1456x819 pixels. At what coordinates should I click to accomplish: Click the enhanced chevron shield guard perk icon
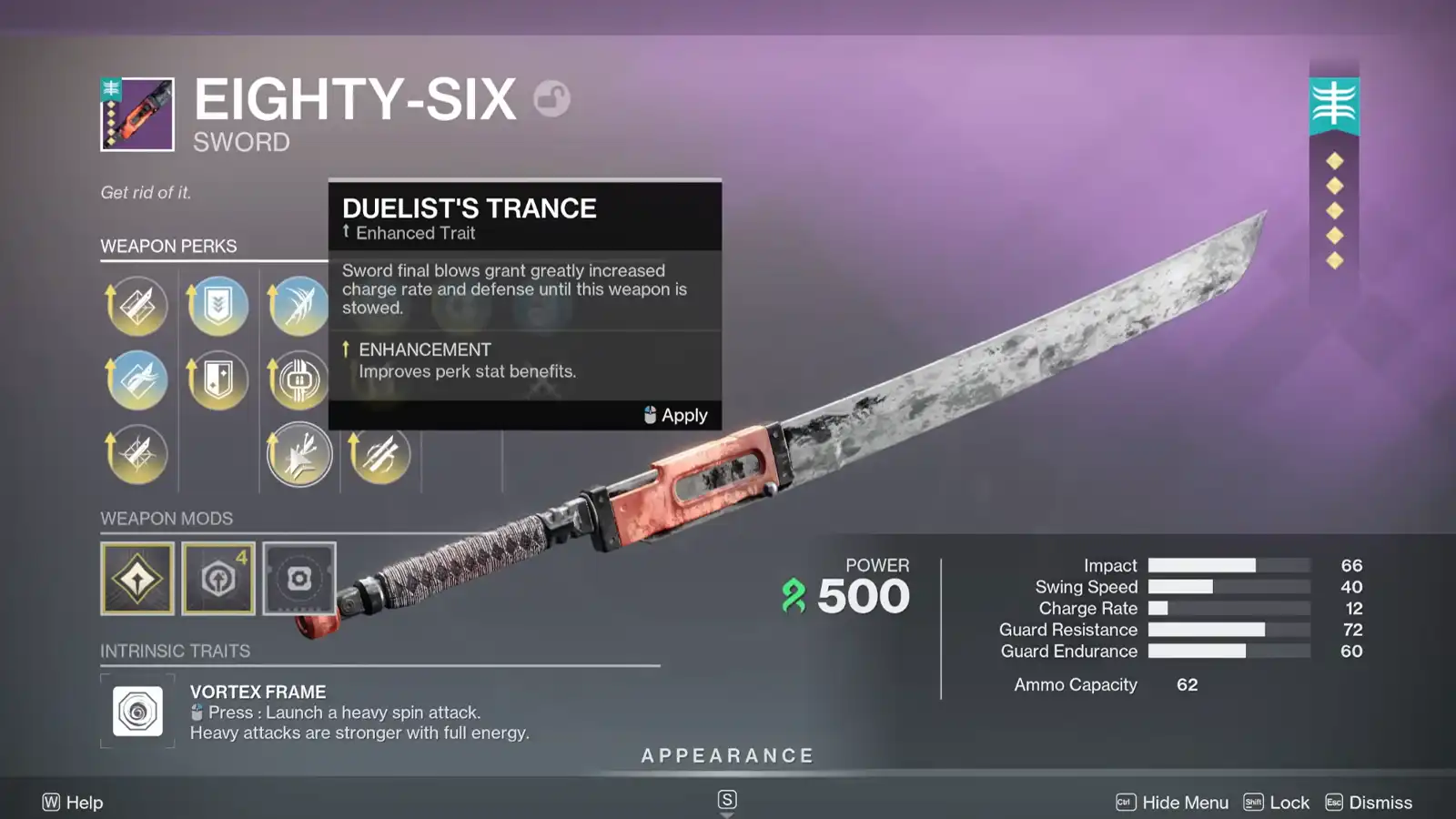(218, 307)
